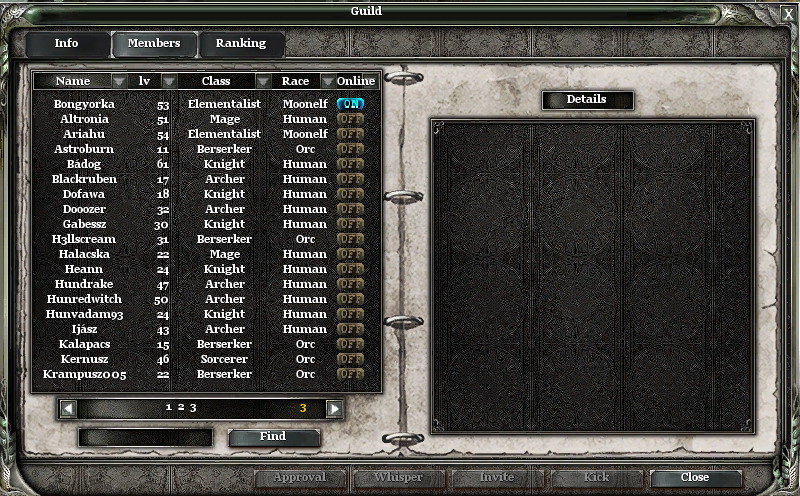Sort the list by Online status
800x496 pixels.
click(x=355, y=81)
